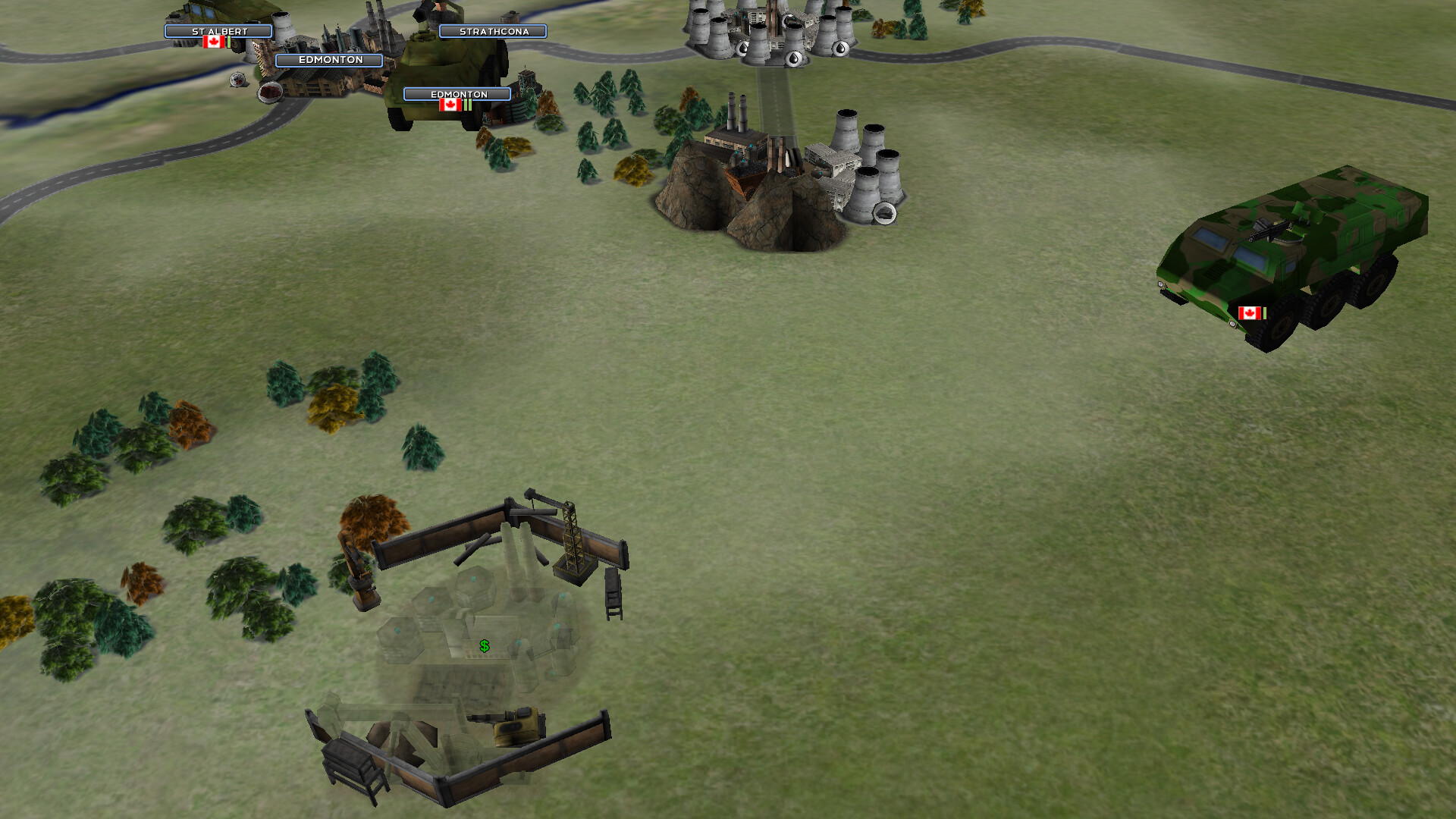The height and width of the screenshot is (819, 1456).
Task: Click the Canadian flag below the ST ALBERT label
Action: (212, 42)
